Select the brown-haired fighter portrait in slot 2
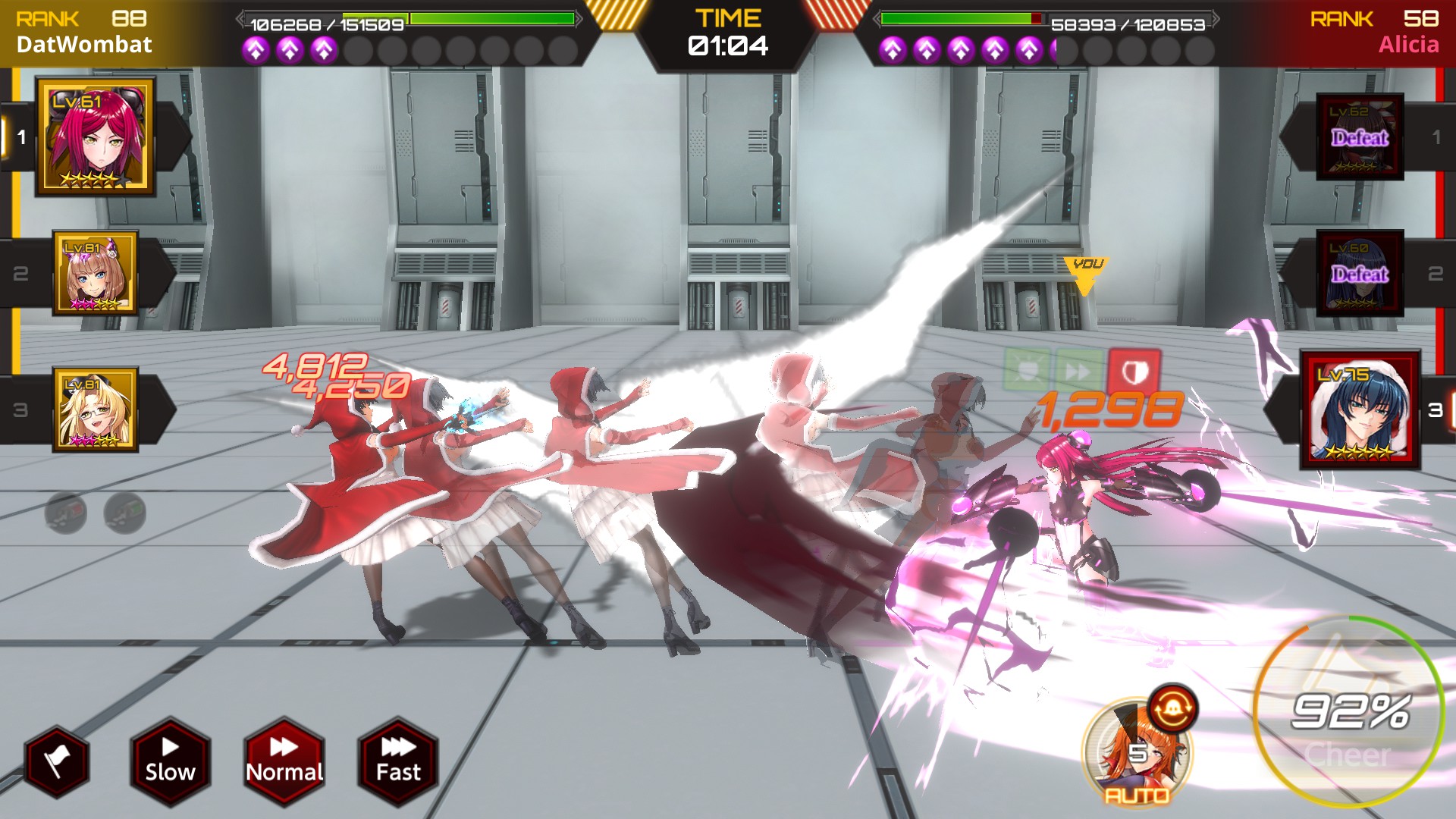The image size is (1456, 819). (96, 273)
